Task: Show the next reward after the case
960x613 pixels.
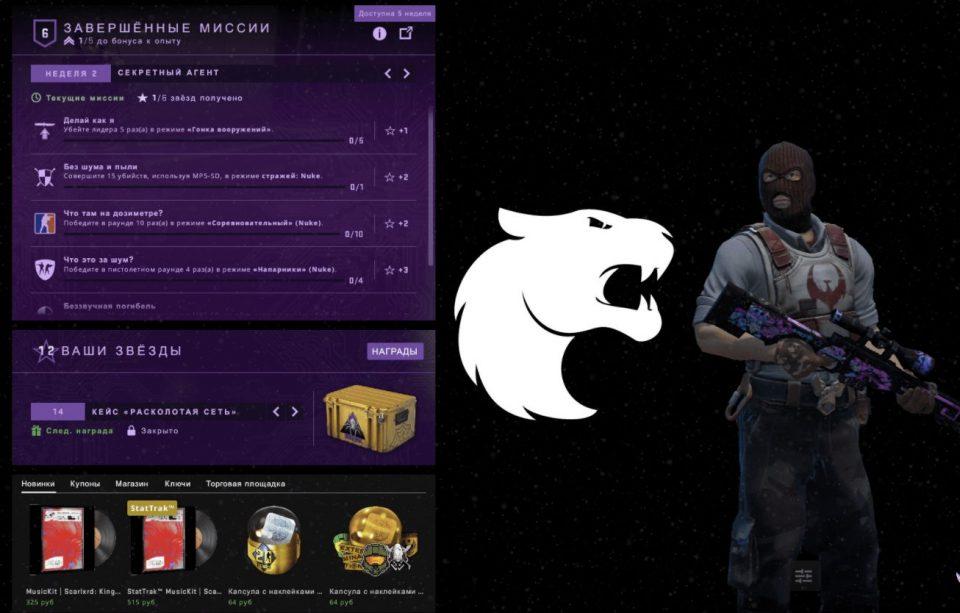Action: click(x=294, y=411)
